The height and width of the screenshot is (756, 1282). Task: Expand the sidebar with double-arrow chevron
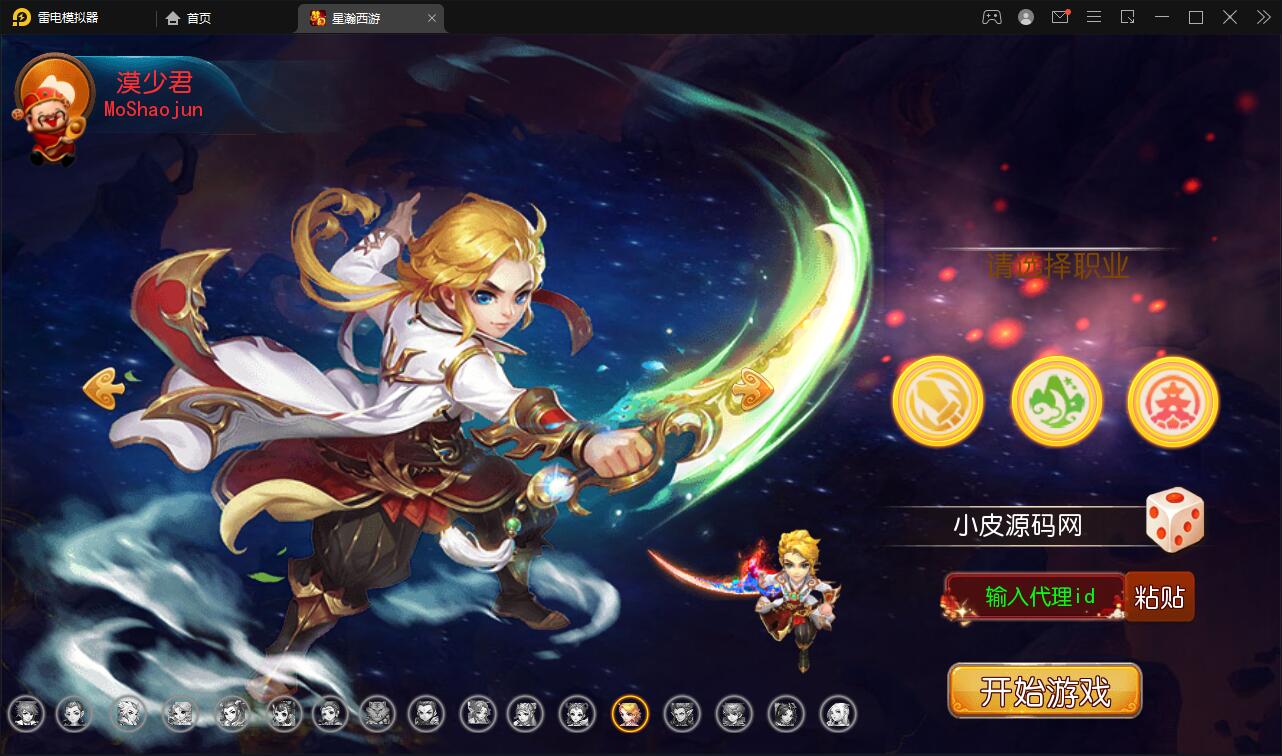(1262, 17)
